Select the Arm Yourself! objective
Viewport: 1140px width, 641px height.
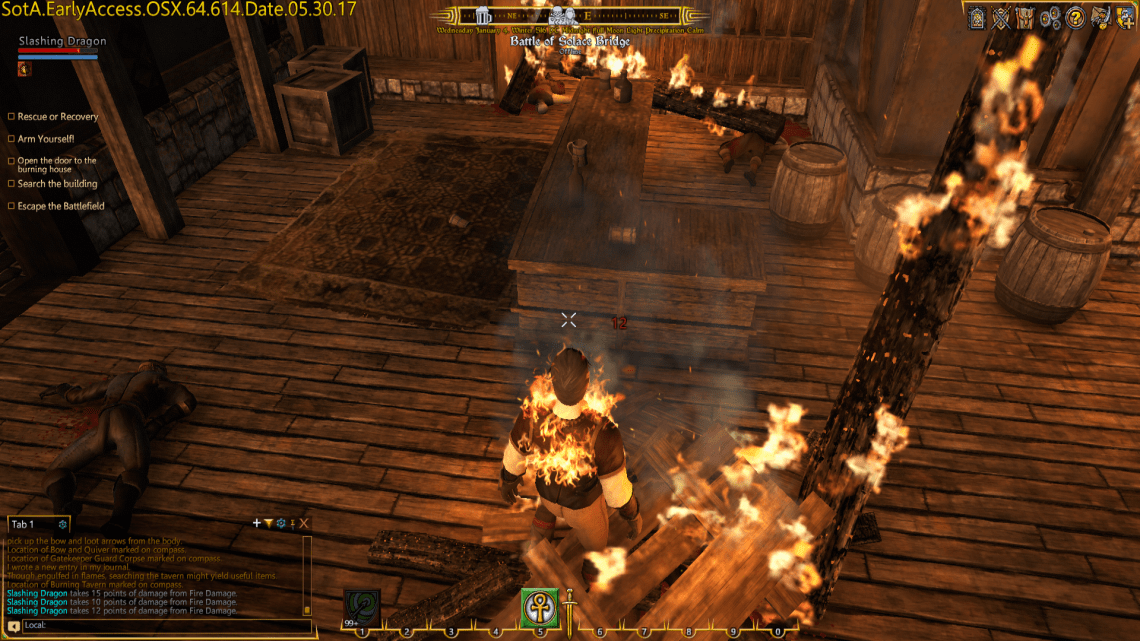pos(45,139)
